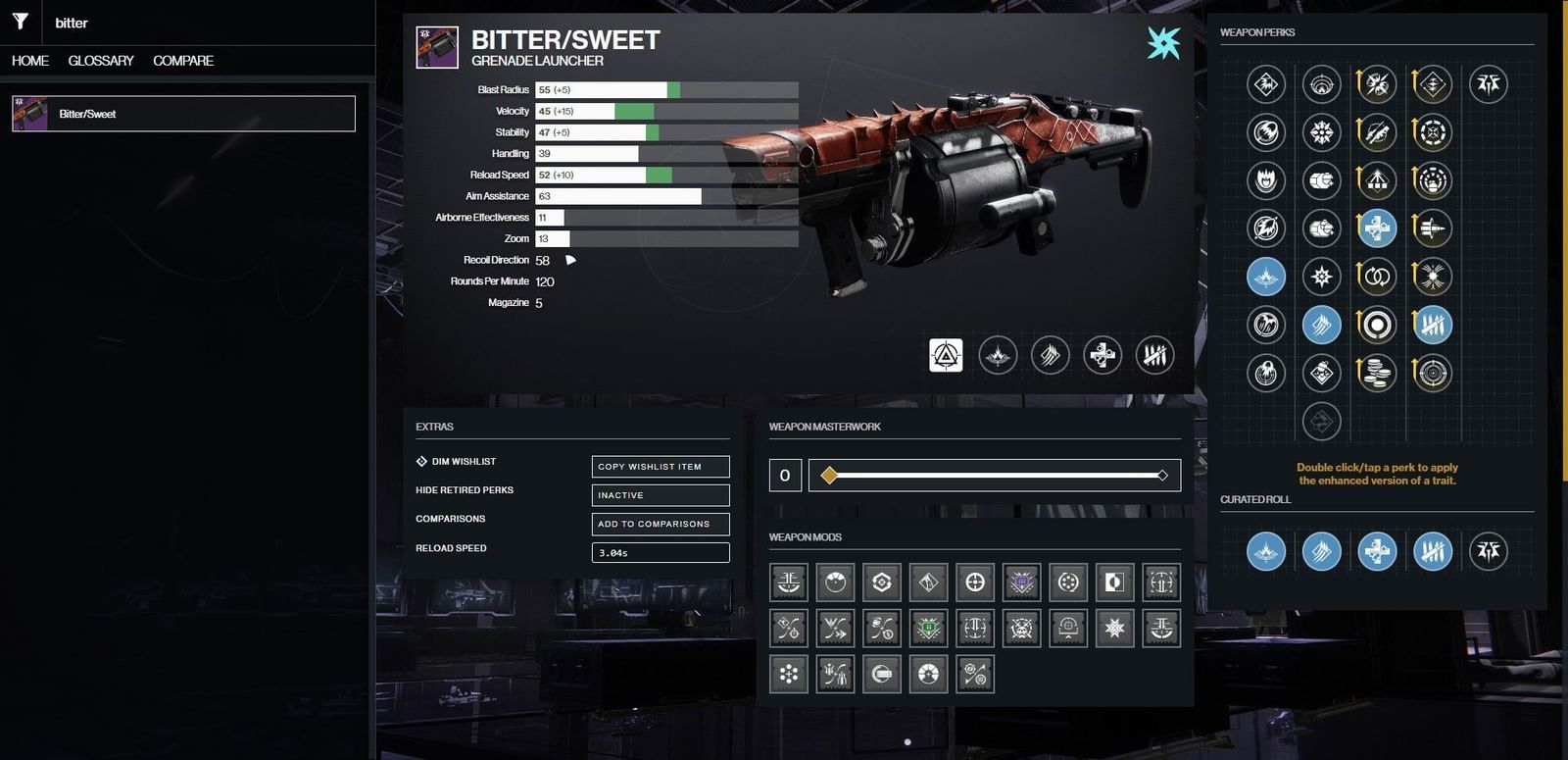Toggle the Hide Retired Perks switch

pos(660,495)
